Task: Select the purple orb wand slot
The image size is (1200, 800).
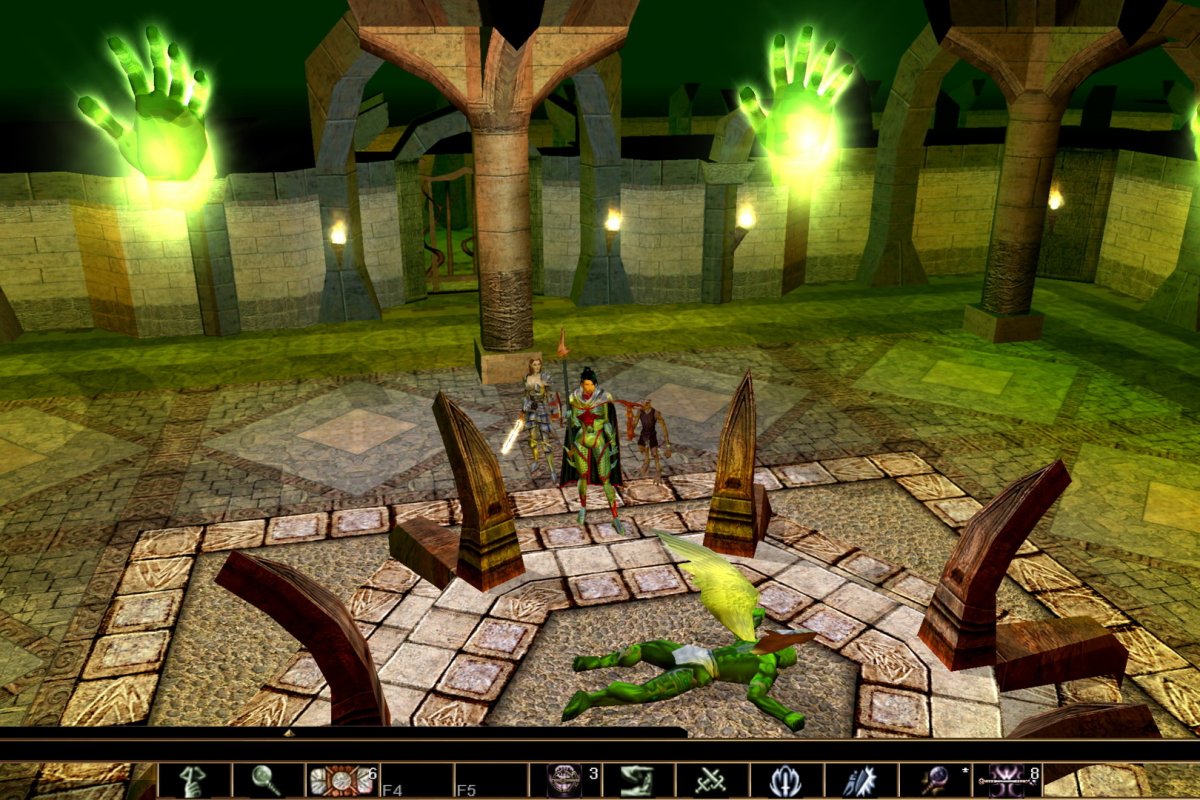Action: [x=934, y=780]
